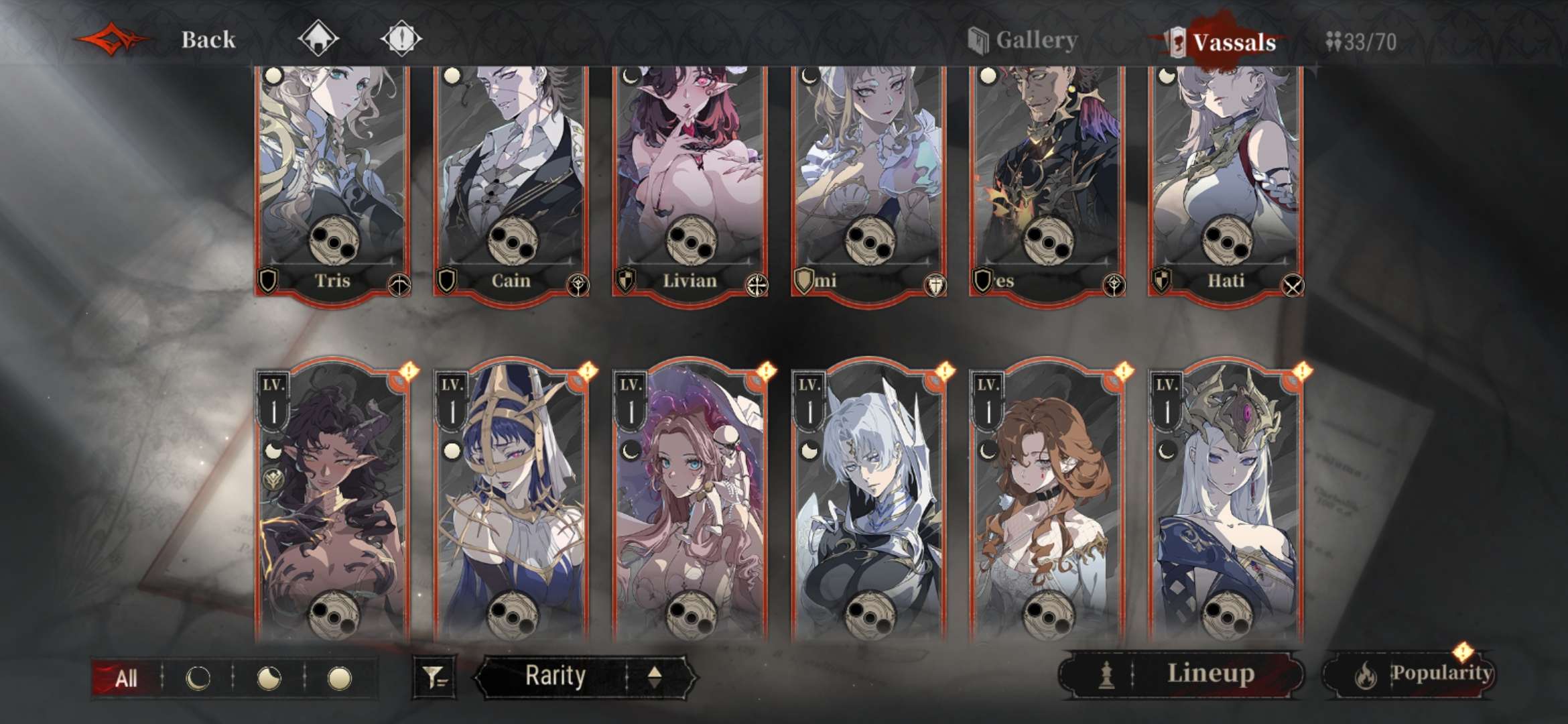Show All vassals filter
This screenshot has width=1568, height=724.
(x=125, y=678)
